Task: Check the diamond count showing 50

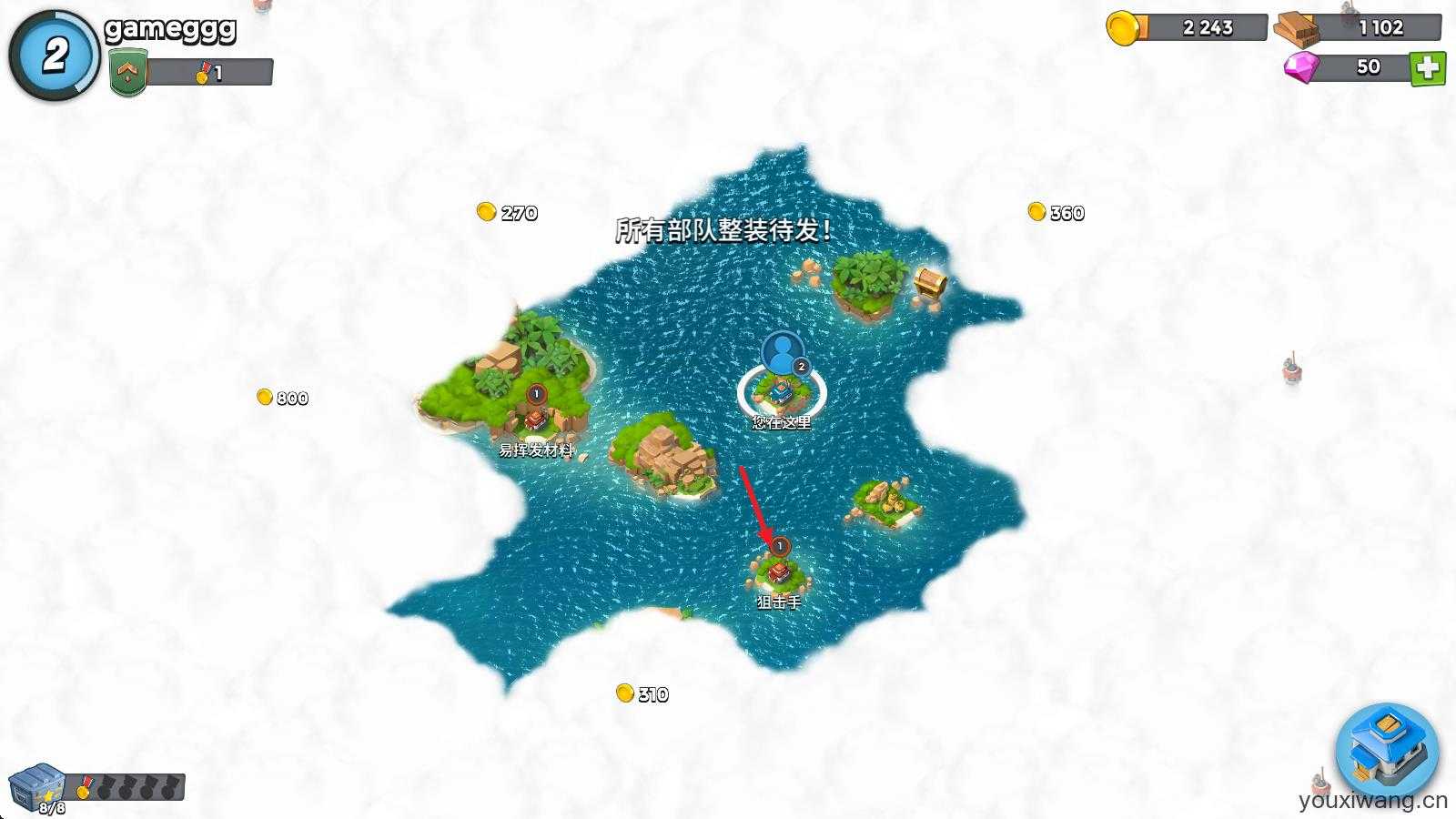Action: tap(1347, 66)
